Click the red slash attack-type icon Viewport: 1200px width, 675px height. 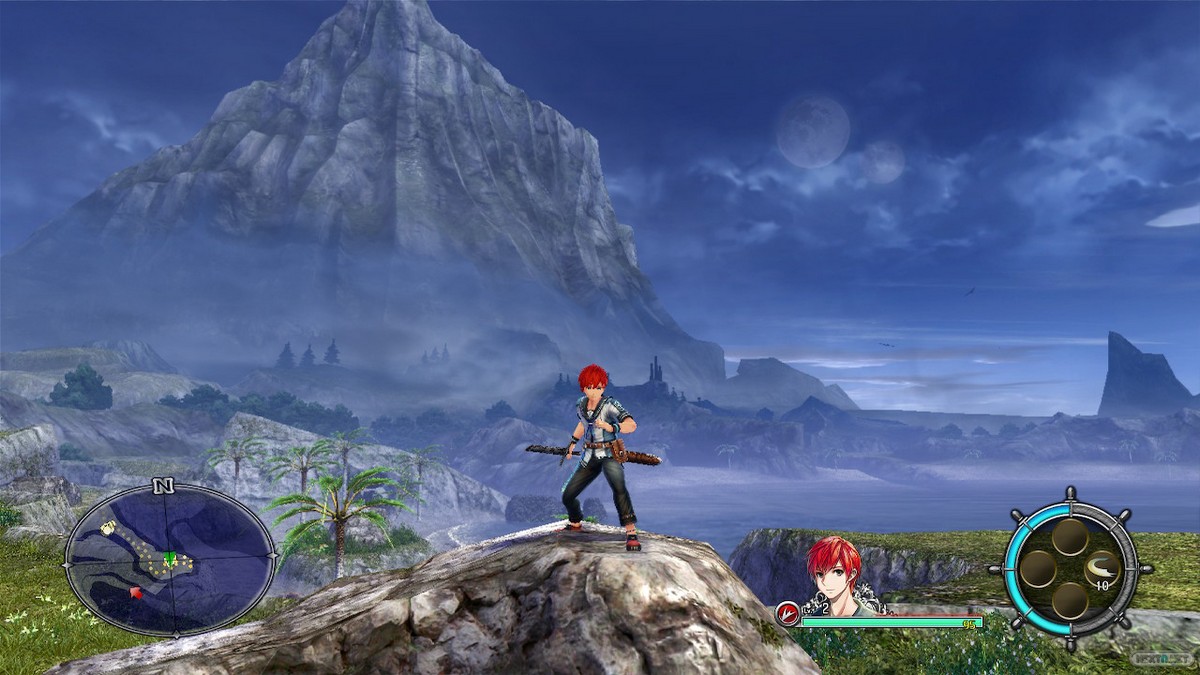[x=788, y=614]
